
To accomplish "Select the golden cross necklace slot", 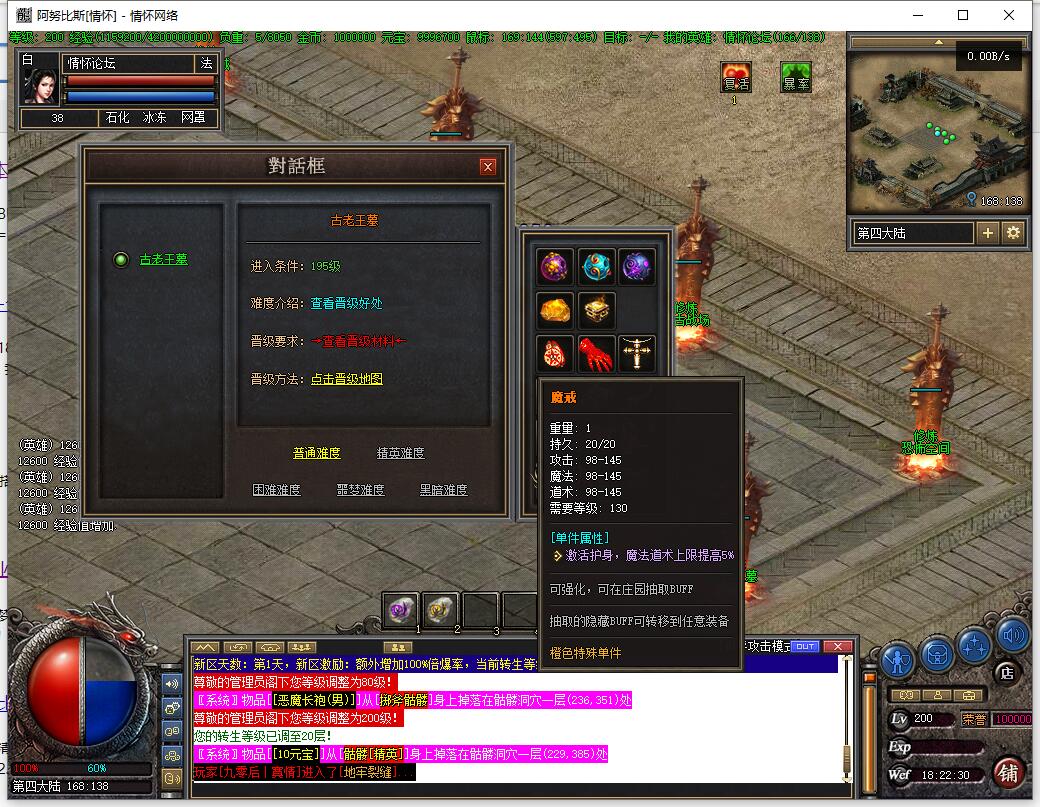I will point(637,353).
